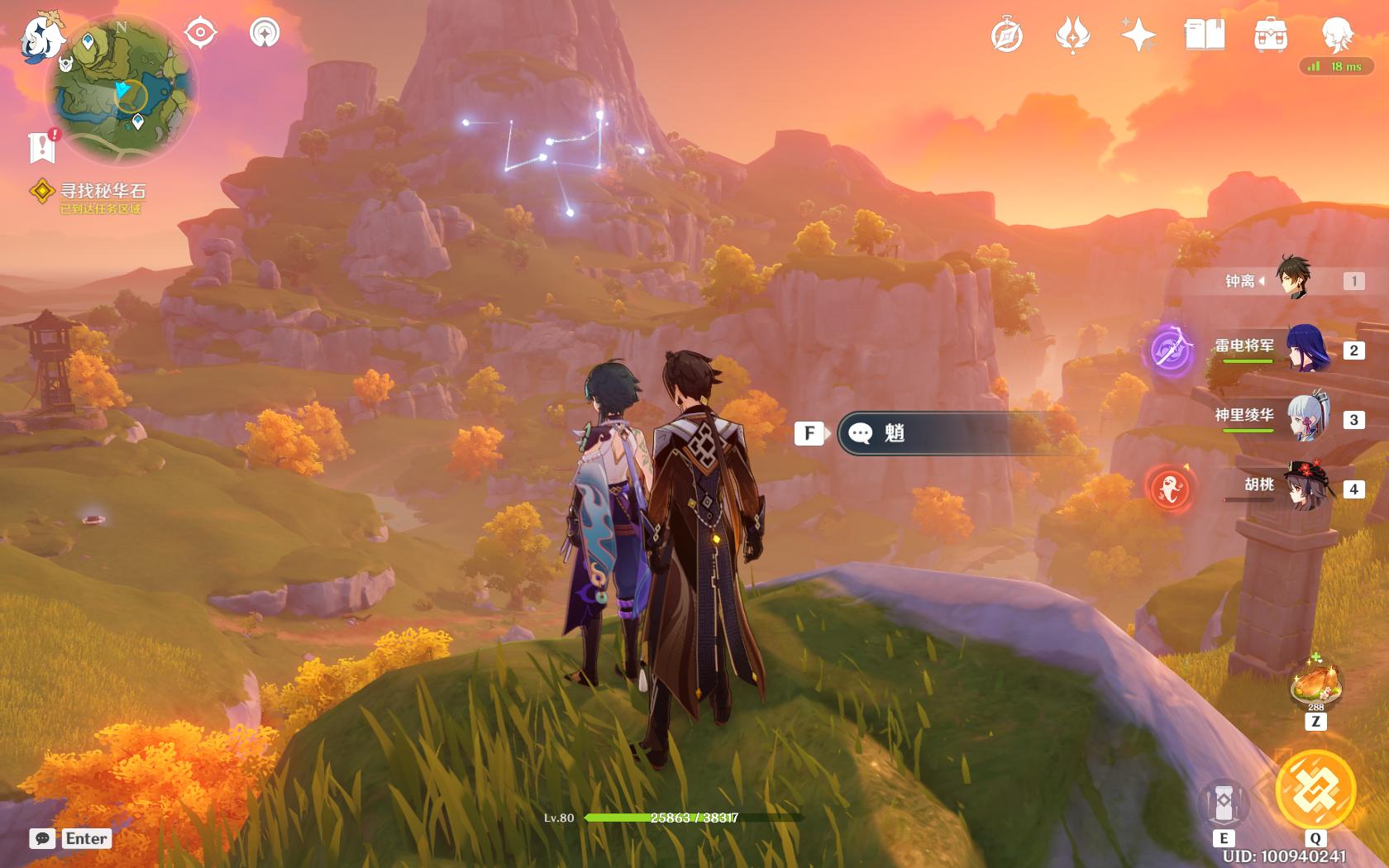Open the character profile head icon

coord(1336,36)
